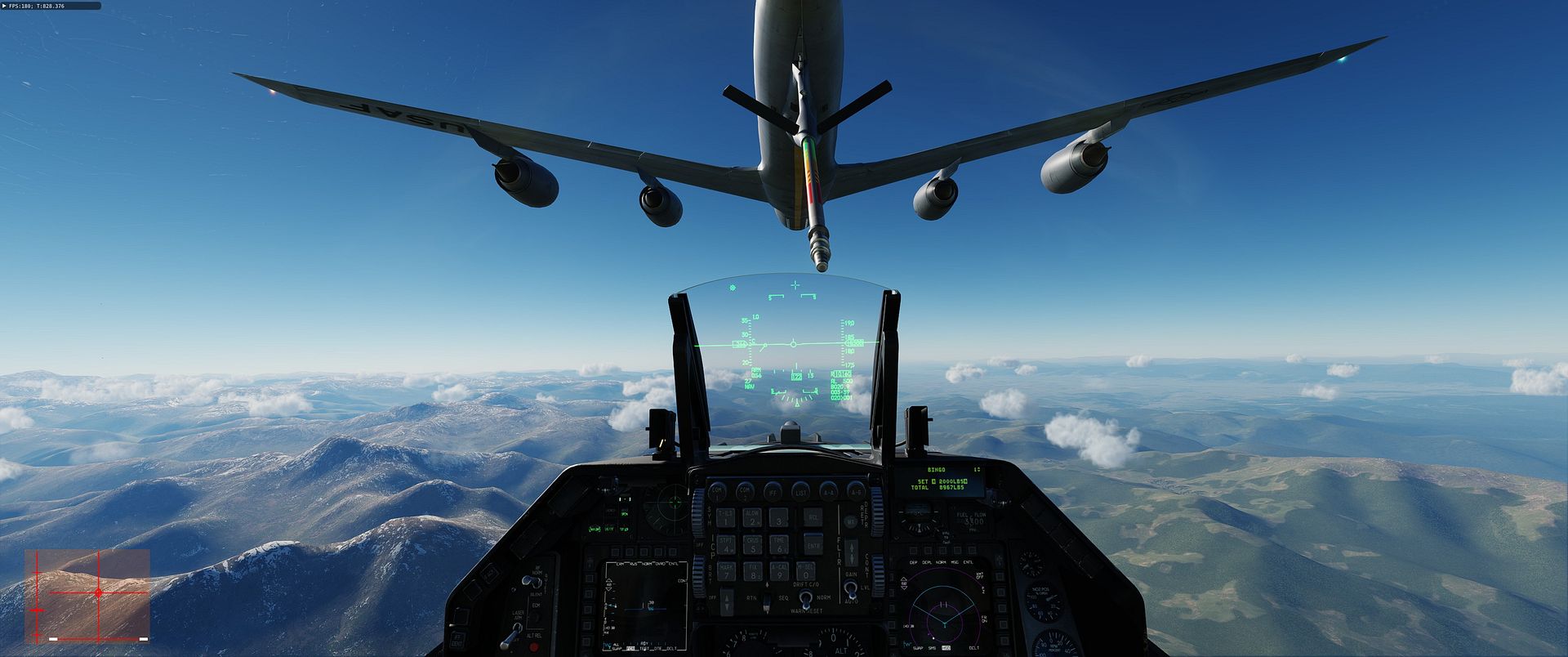Tap the MARK 7 keypad button
The height and width of the screenshot is (657, 1568).
[725, 571]
